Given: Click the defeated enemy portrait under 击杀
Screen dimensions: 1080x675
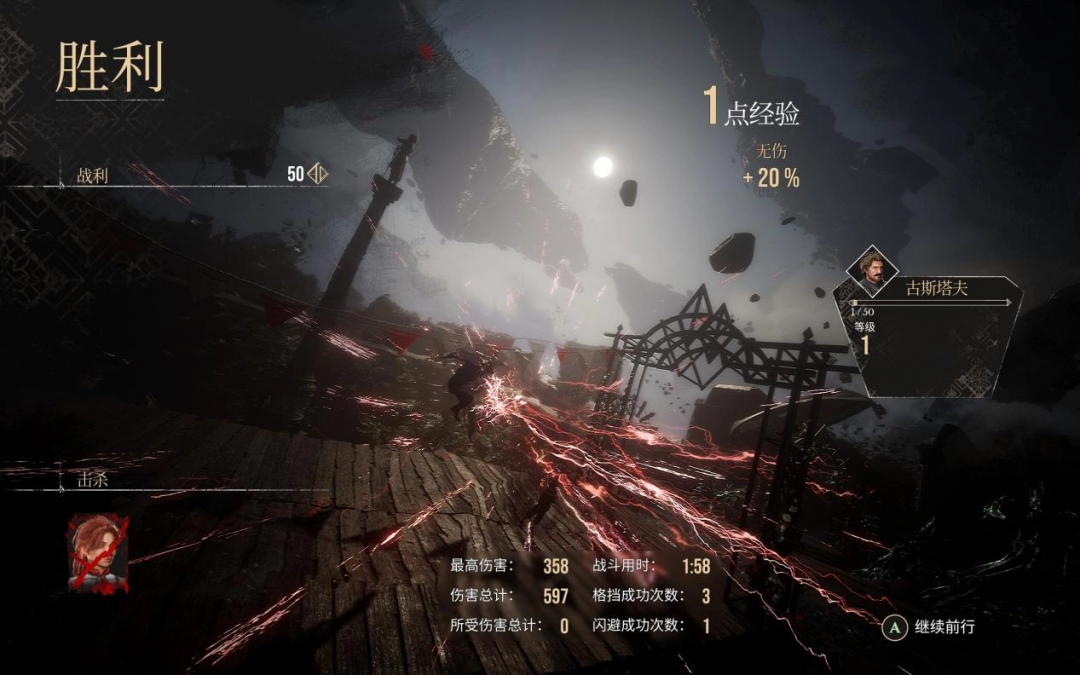Looking at the screenshot, I should coord(98,552).
